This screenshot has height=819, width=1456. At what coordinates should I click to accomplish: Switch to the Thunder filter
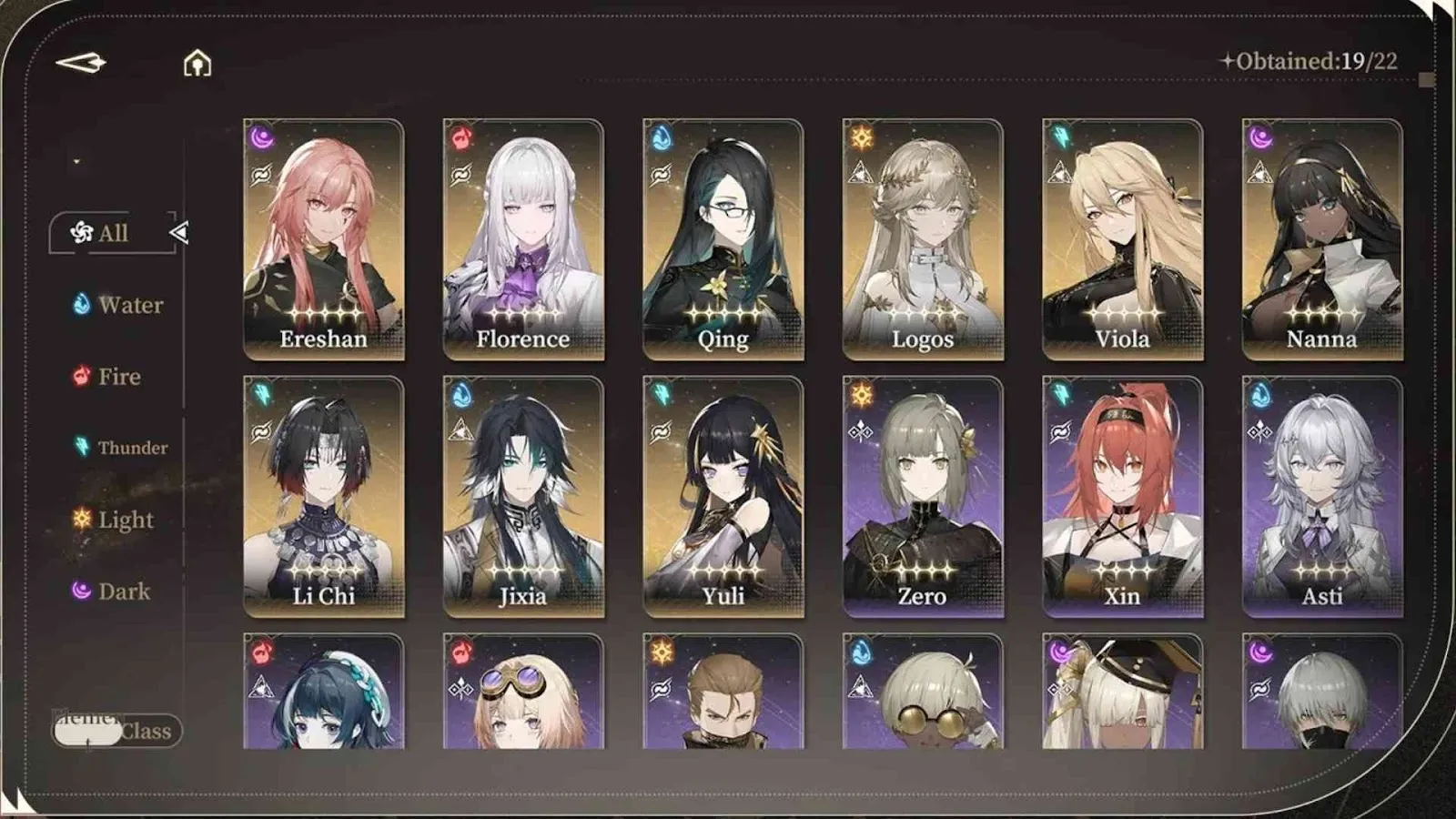point(120,447)
